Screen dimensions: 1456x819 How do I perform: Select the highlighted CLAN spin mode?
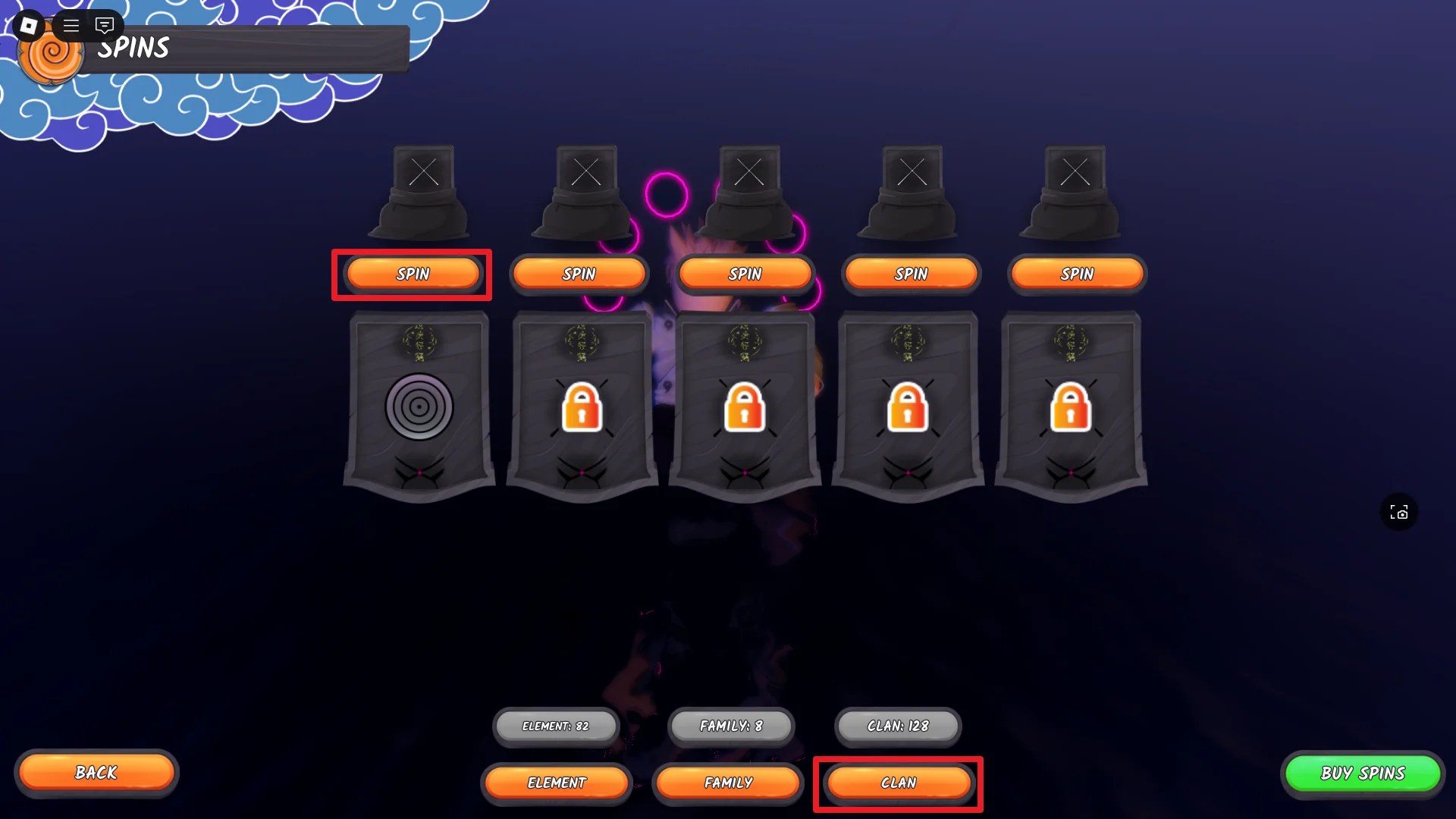(898, 783)
